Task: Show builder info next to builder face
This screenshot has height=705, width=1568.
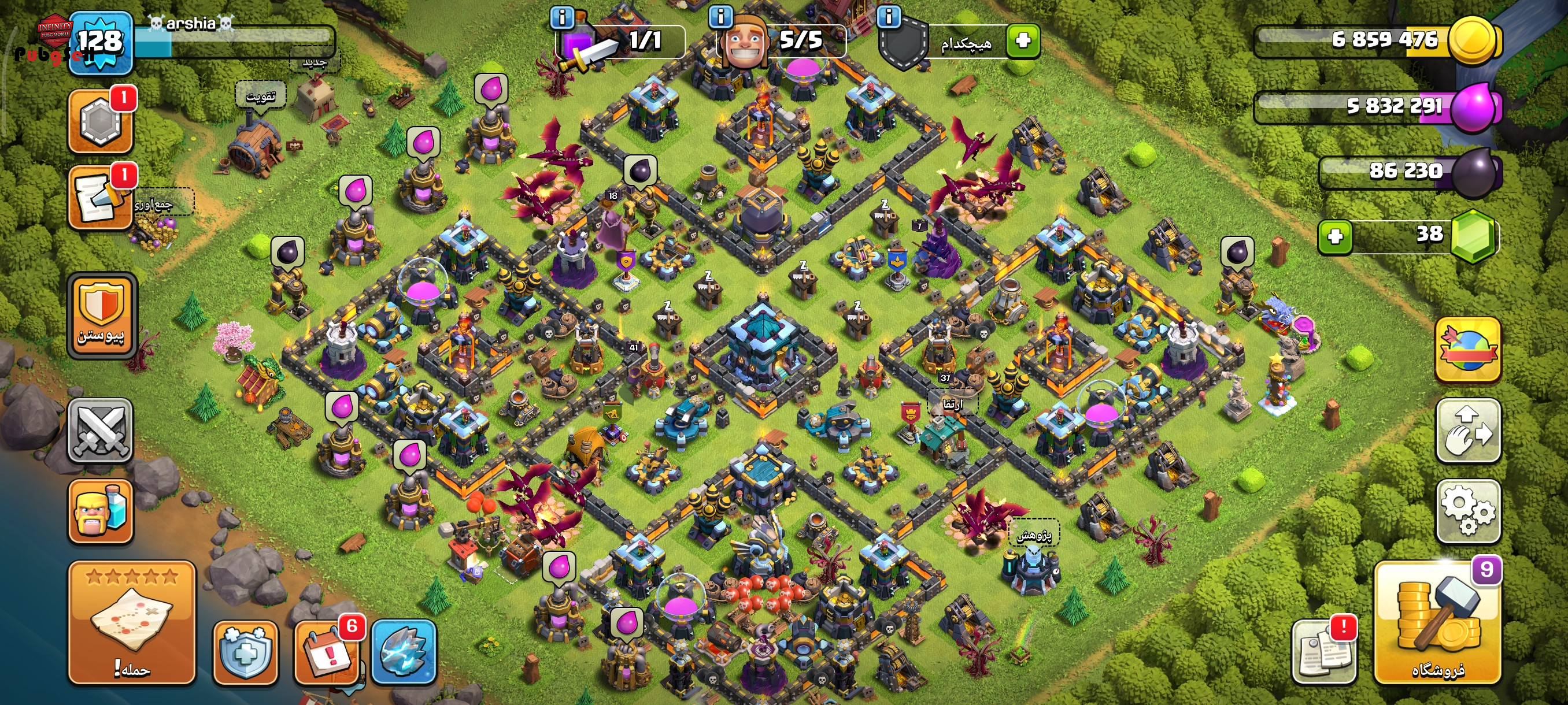Action: (x=721, y=16)
